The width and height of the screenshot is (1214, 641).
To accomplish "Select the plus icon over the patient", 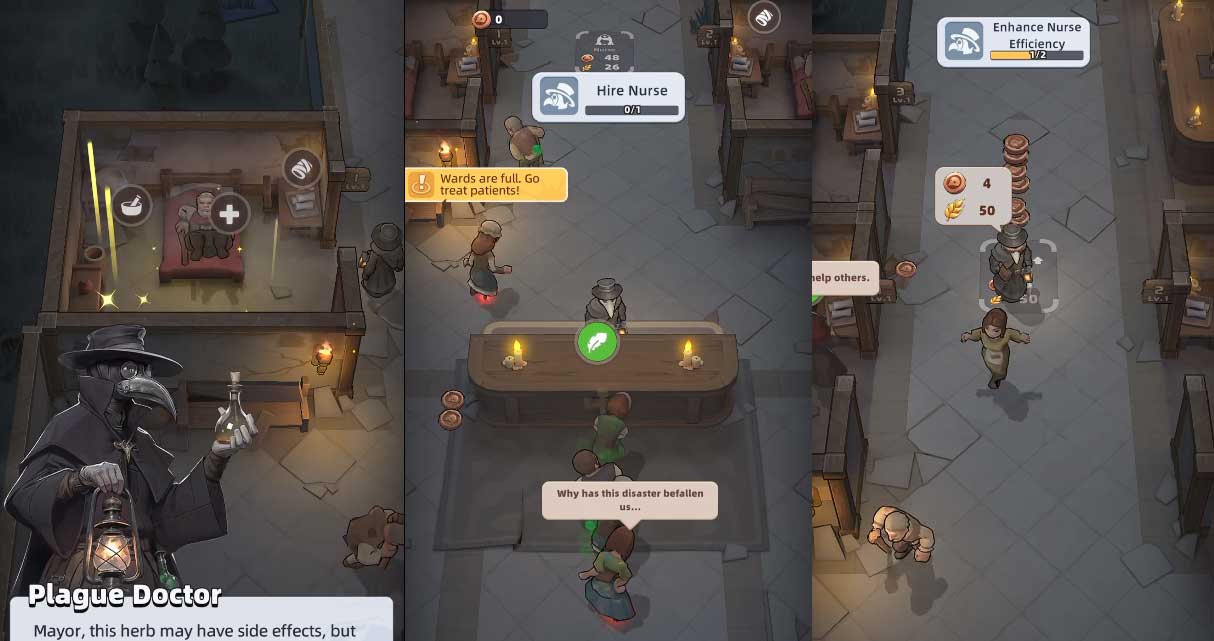I will point(230,213).
